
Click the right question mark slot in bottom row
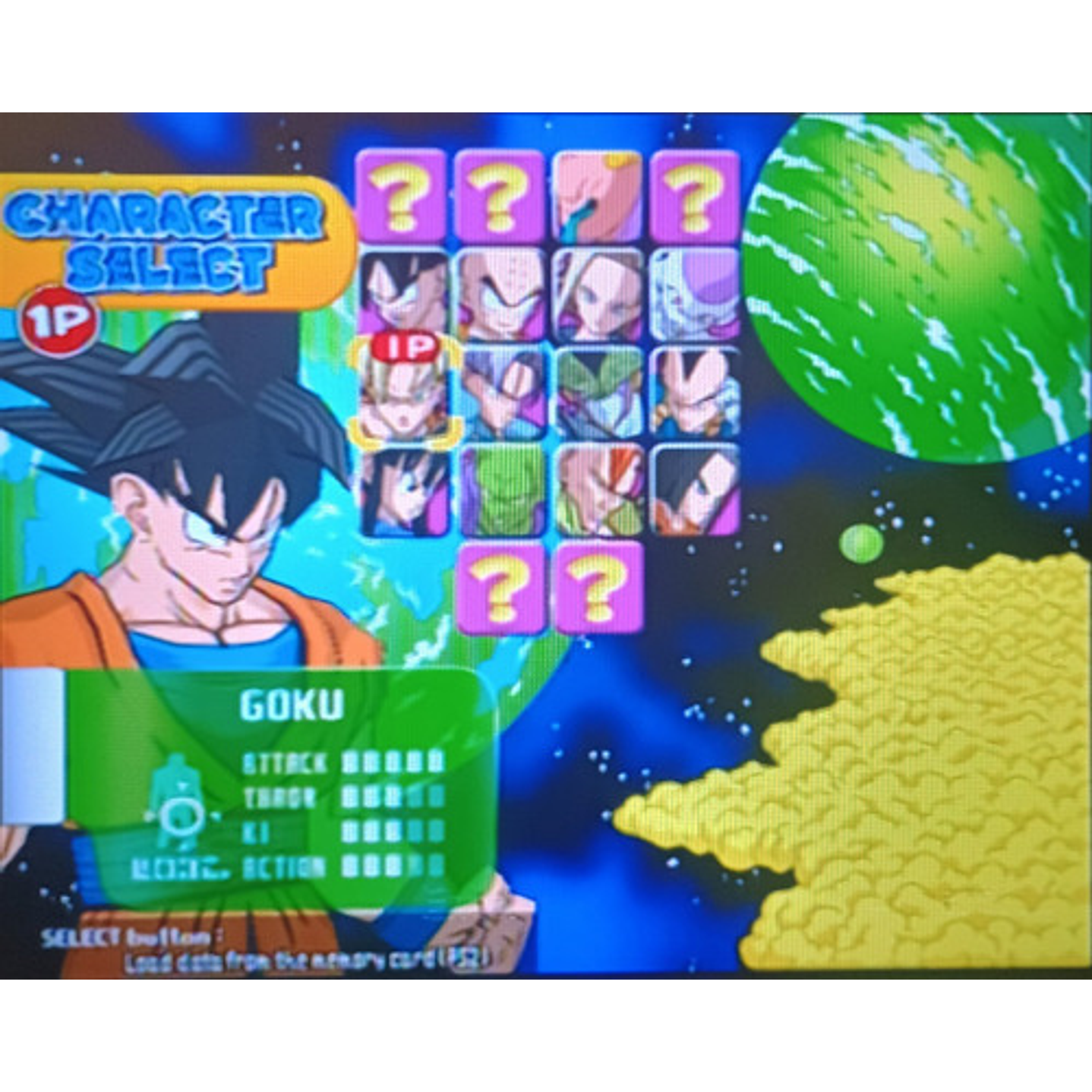[x=600, y=589]
